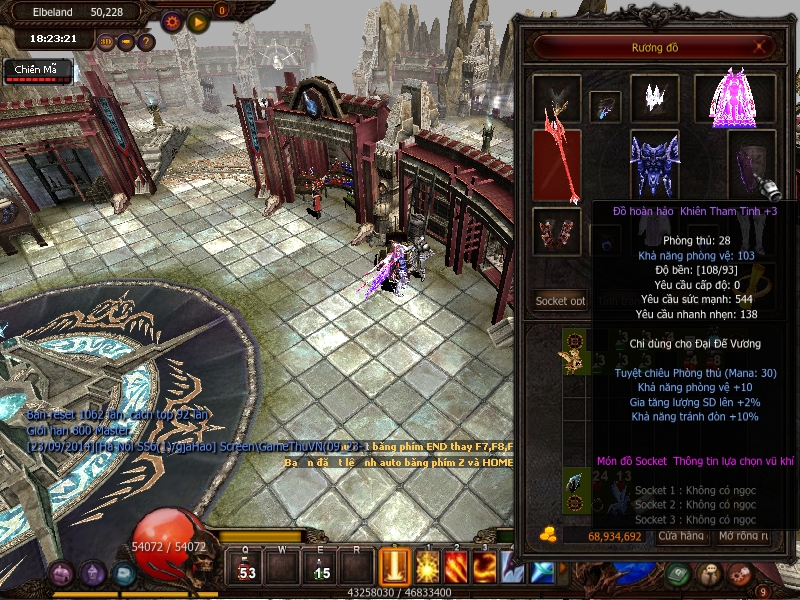Viewport: 800px width, 600px height.
Task: Select the equipped red scepter weapon slot
Action: 555,165
